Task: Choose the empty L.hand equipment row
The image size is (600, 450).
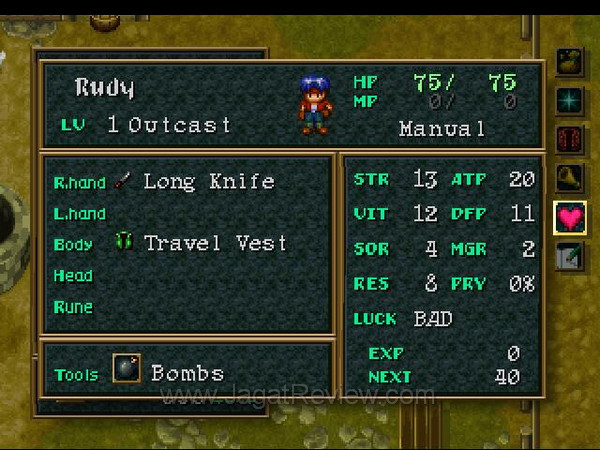Action: coord(190,213)
